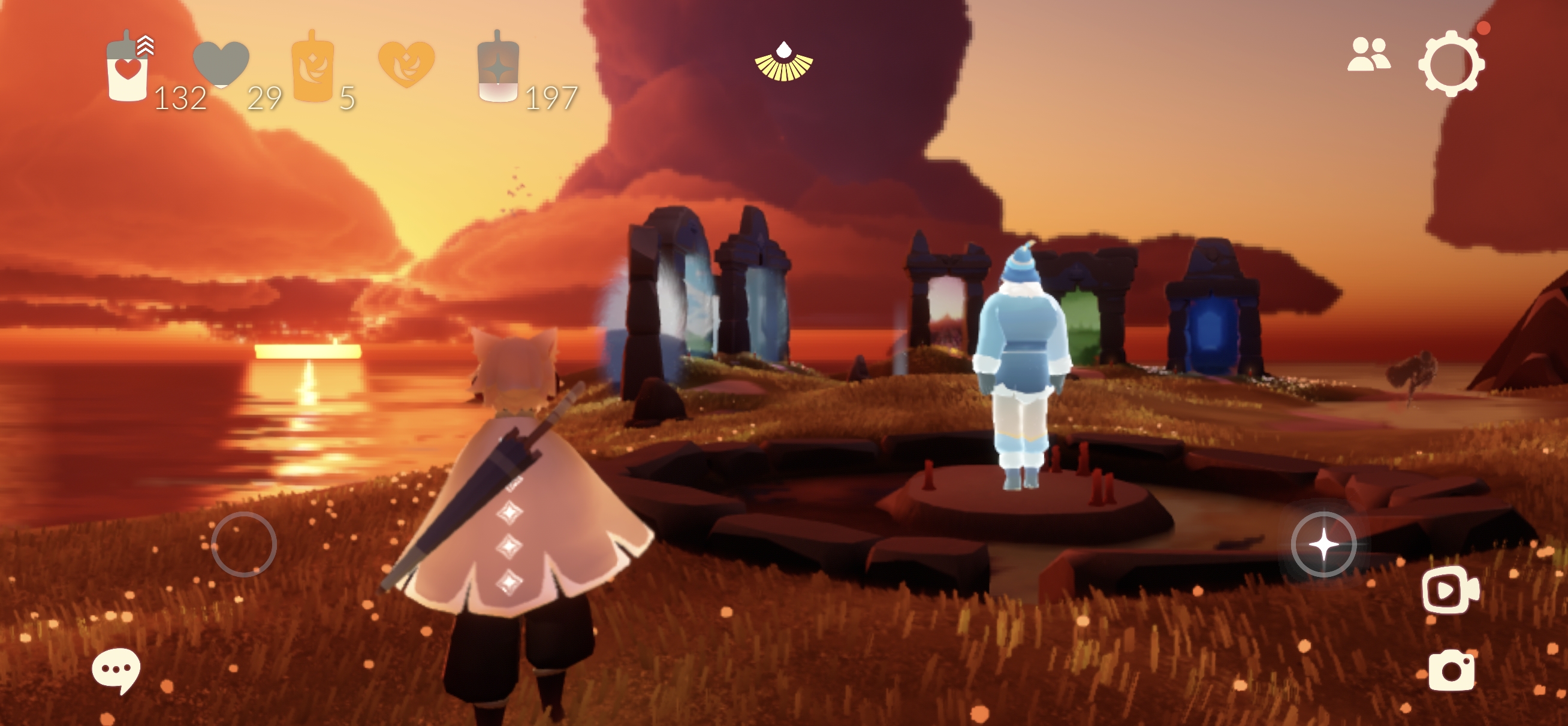Touch the movement joystick circle
The height and width of the screenshot is (726, 1568).
click(243, 544)
